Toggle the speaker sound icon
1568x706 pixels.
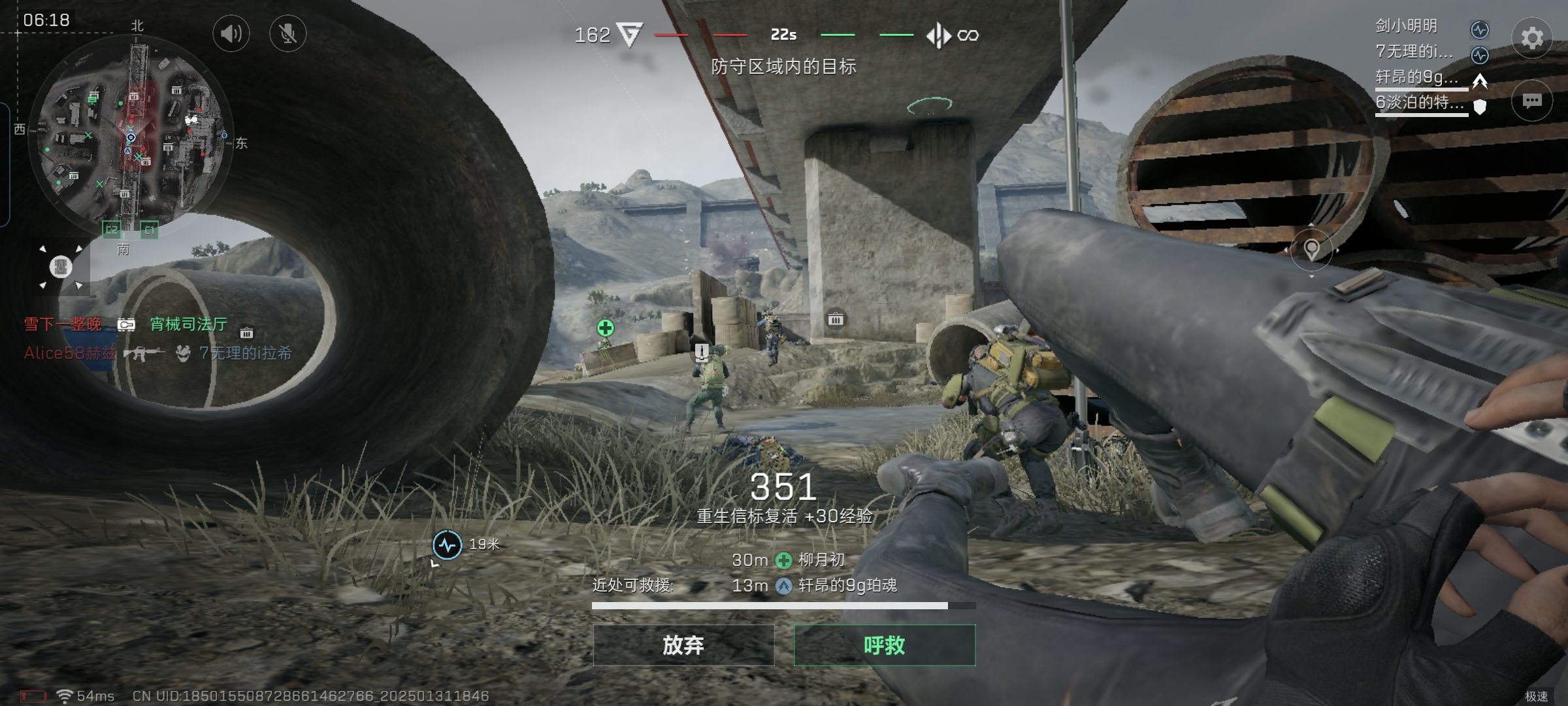(231, 33)
